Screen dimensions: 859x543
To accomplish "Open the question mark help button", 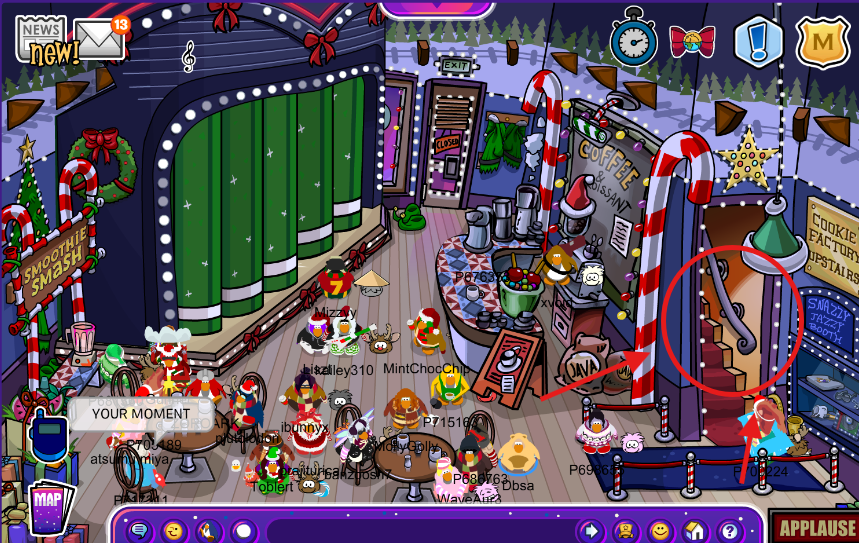I will point(729,530).
